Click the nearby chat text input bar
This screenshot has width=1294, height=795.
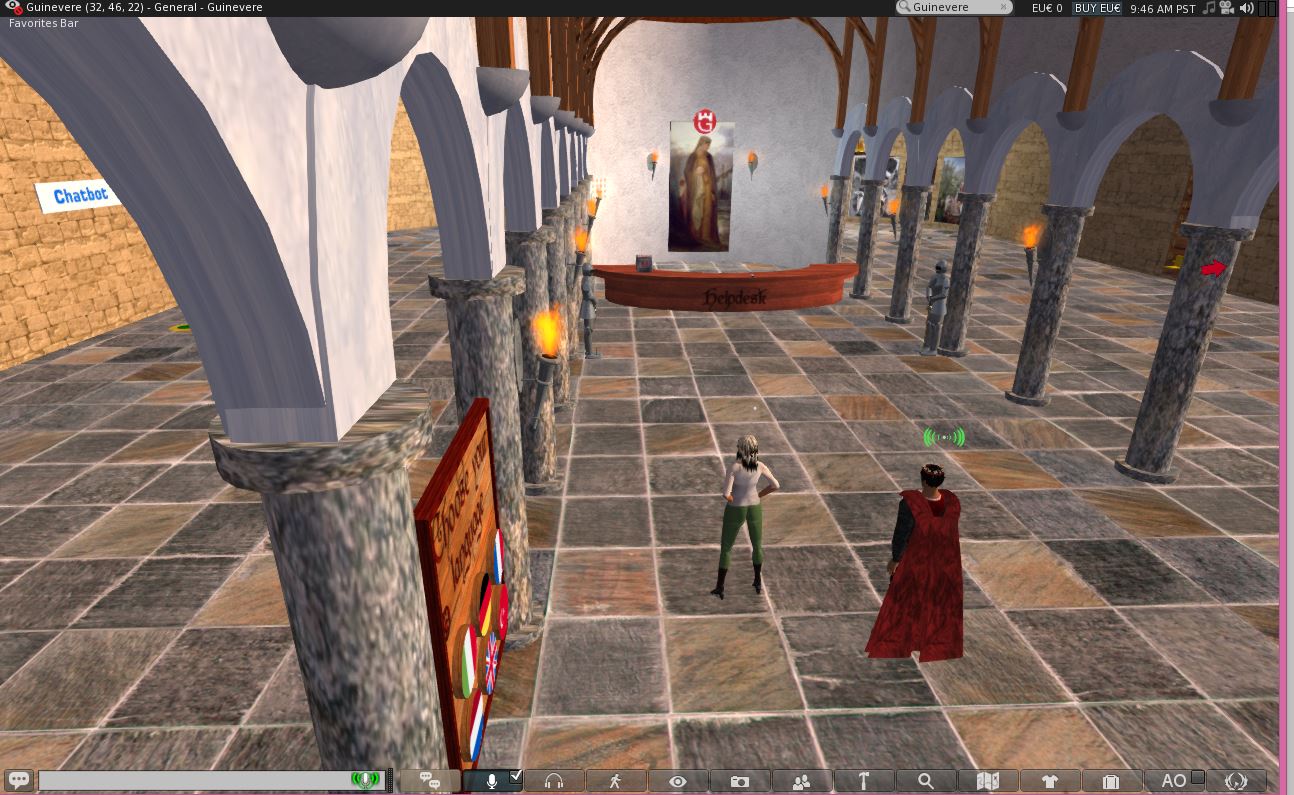click(195, 780)
